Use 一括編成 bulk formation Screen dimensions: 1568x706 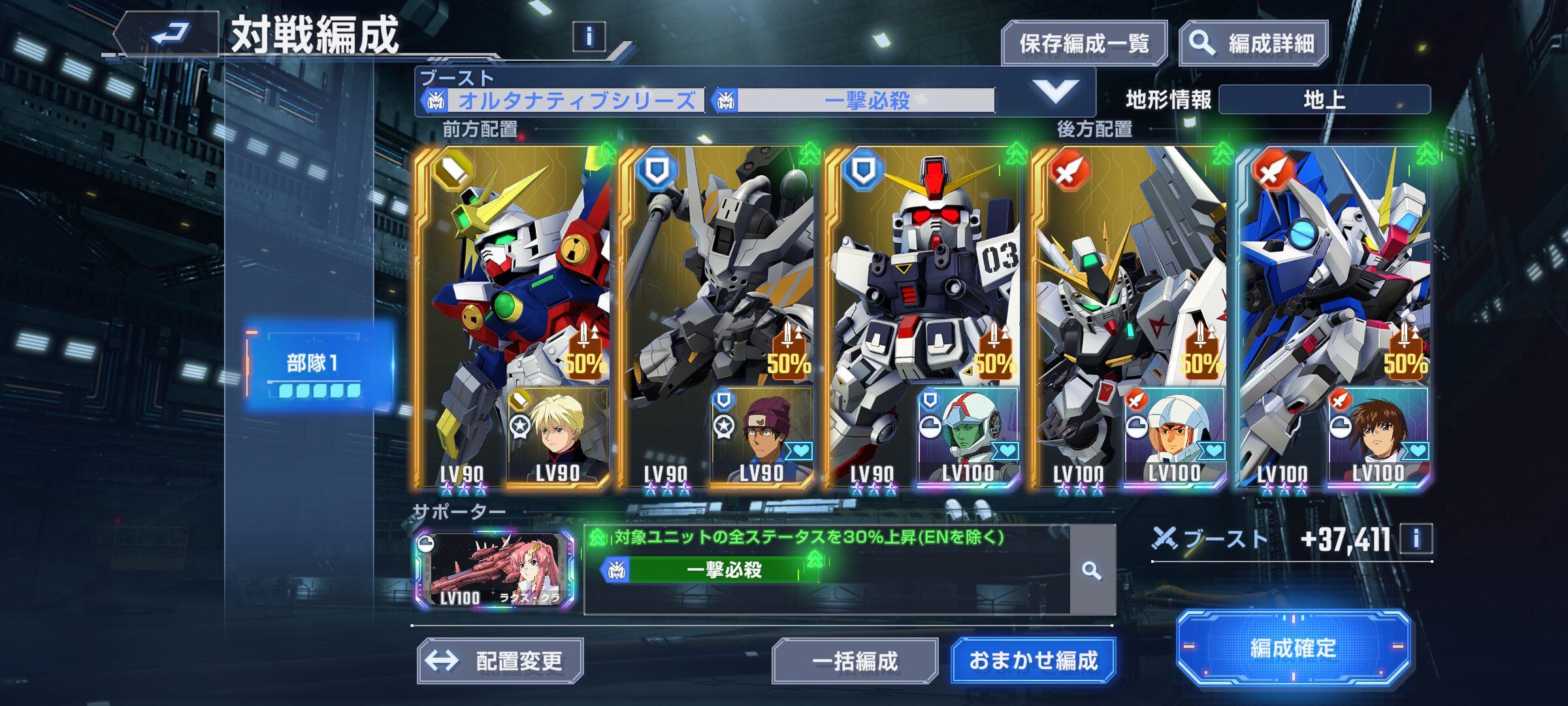tap(855, 661)
